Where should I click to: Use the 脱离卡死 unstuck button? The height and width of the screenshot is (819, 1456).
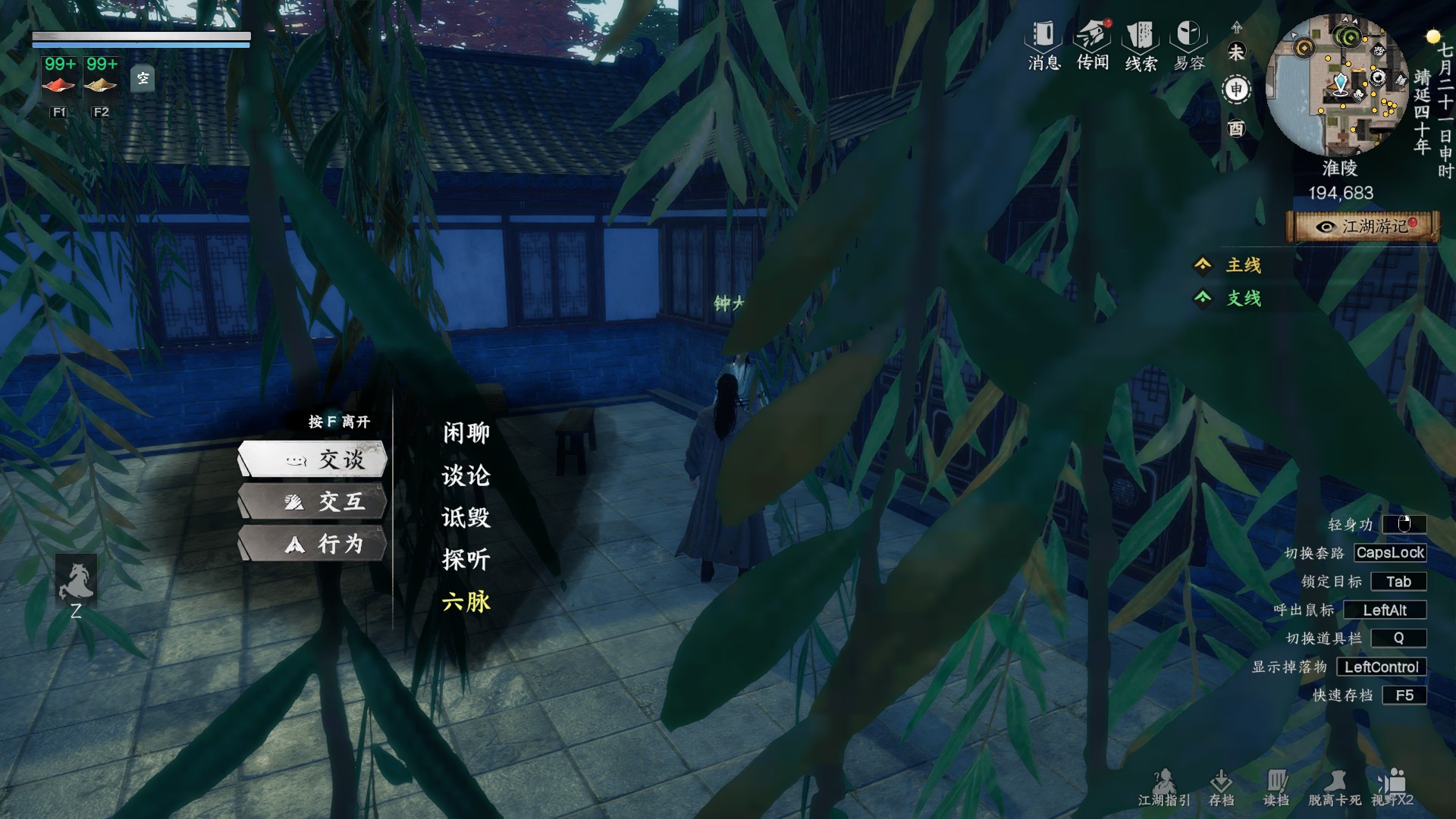pos(1335,787)
